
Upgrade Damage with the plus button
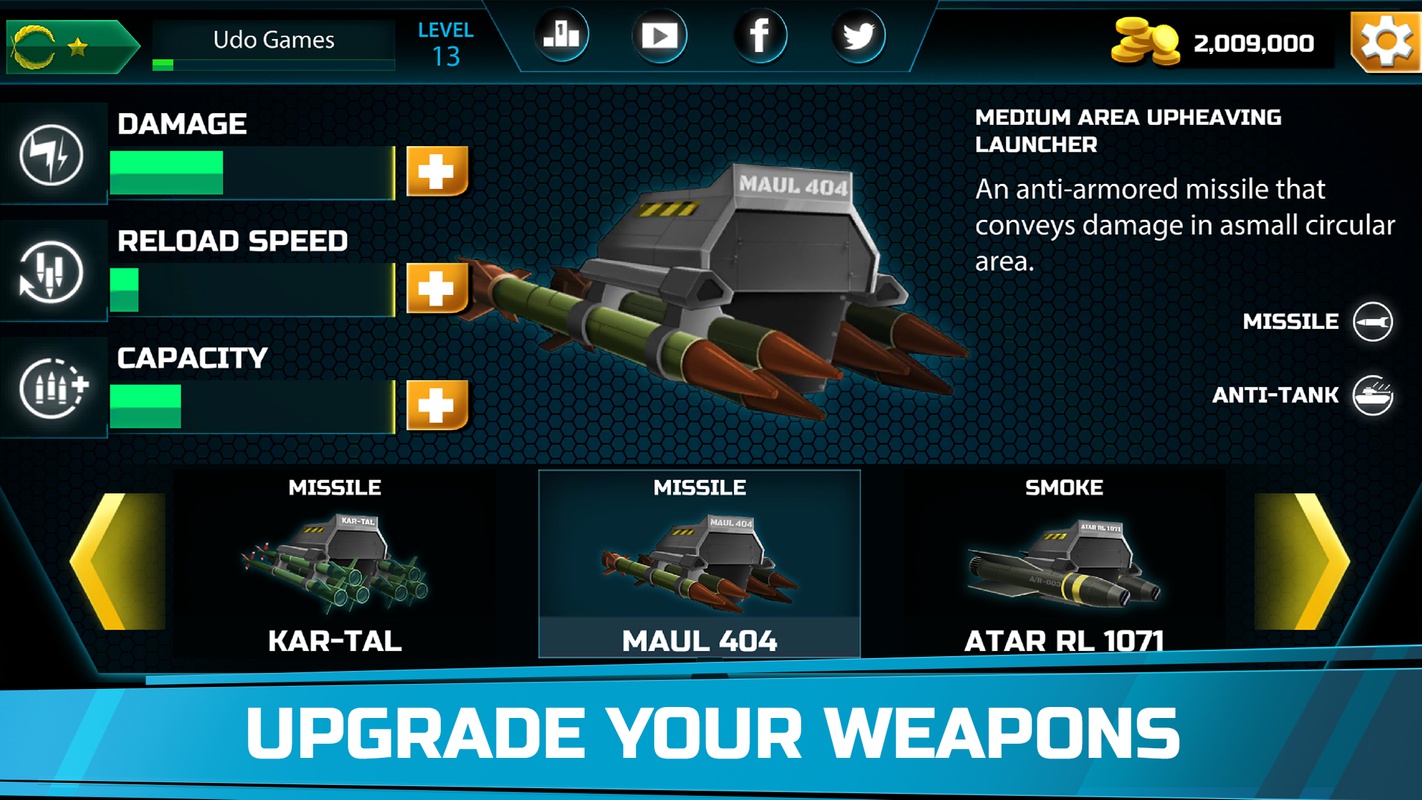(x=437, y=172)
